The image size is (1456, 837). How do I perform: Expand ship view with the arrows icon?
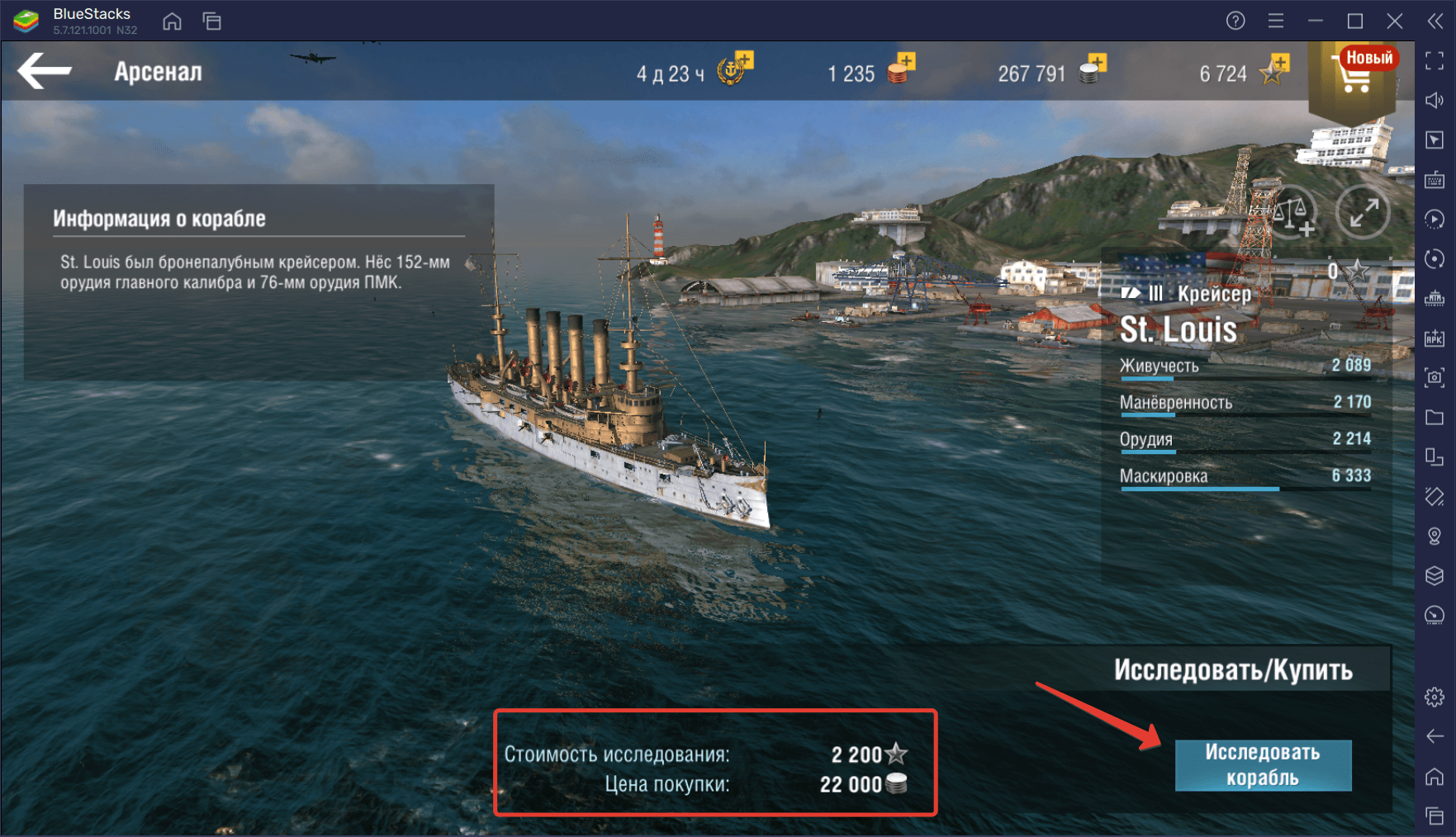[1363, 213]
